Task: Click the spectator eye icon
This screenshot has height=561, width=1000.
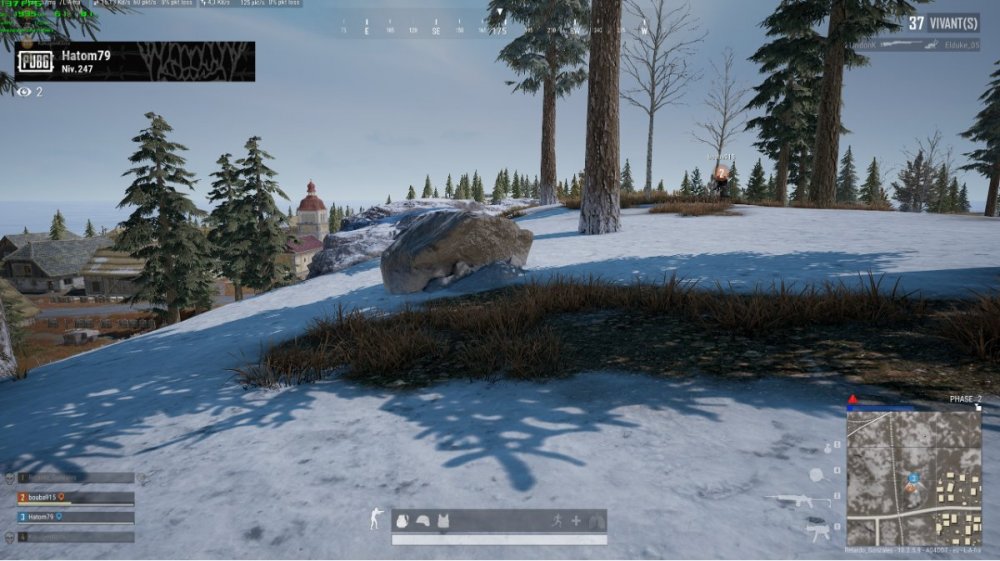Action: pos(25,92)
